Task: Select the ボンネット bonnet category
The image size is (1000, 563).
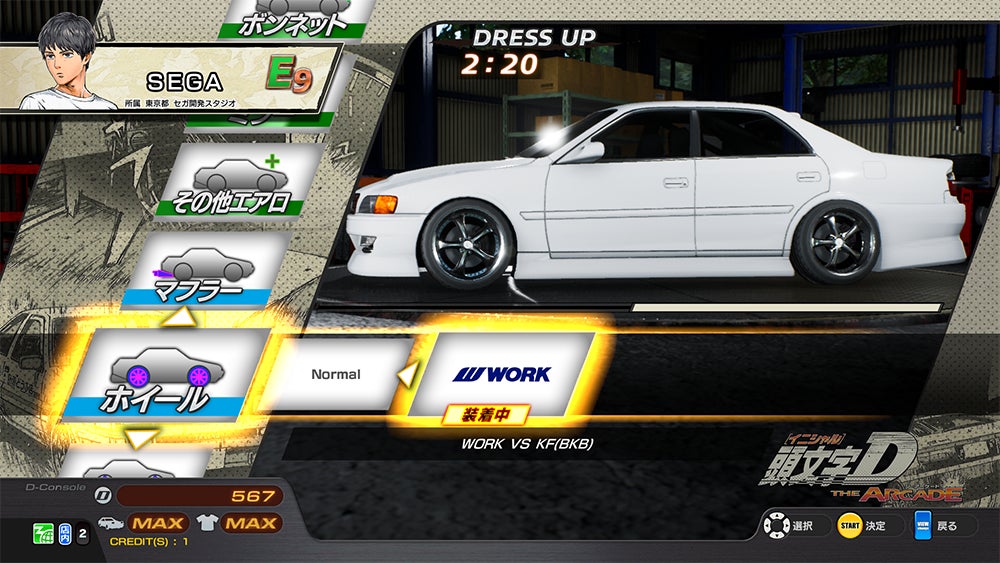Action: coord(290,17)
